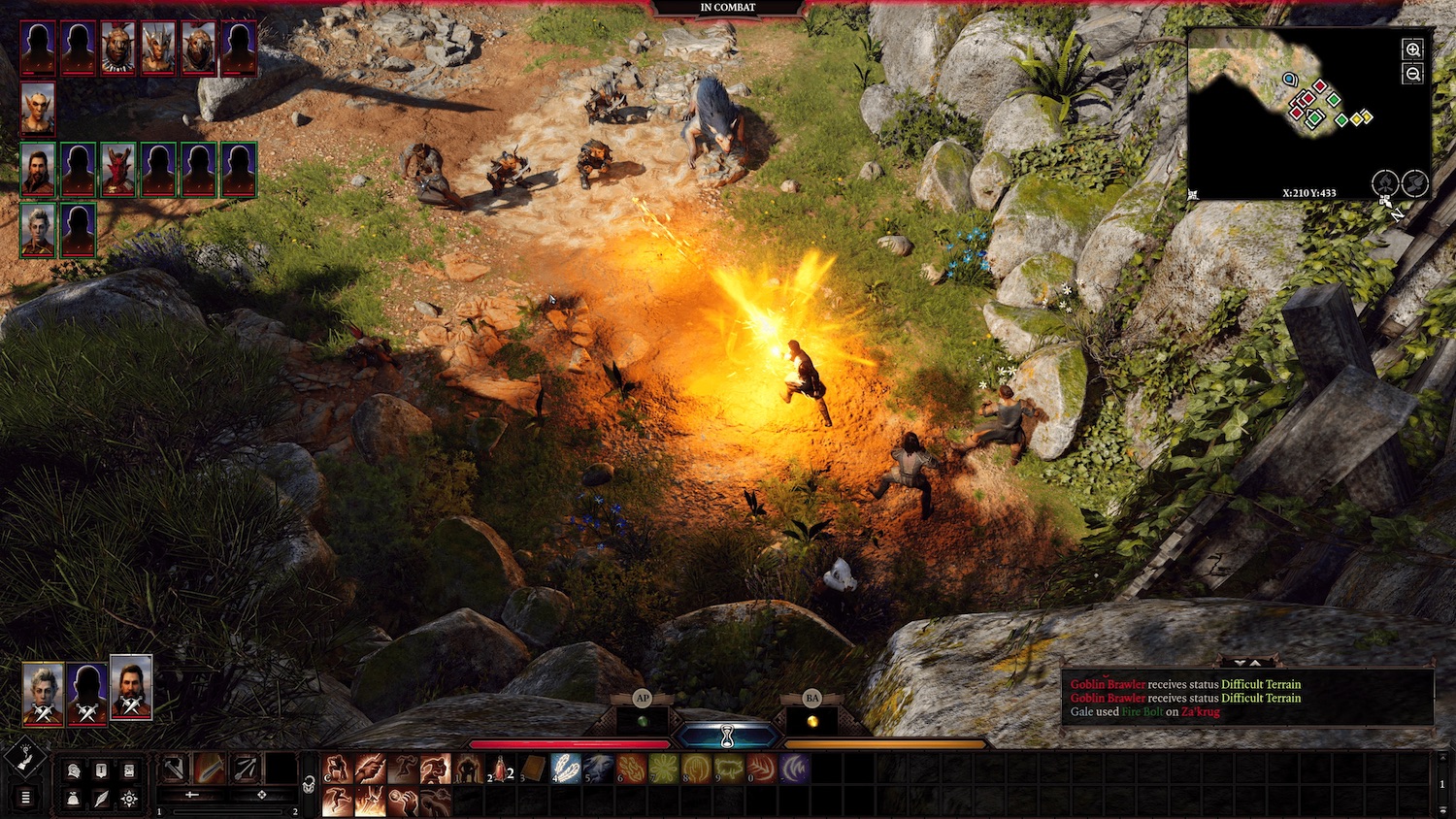Choose the white-haired party member portrait
The height and width of the screenshot is (819, 1456).
38,230
